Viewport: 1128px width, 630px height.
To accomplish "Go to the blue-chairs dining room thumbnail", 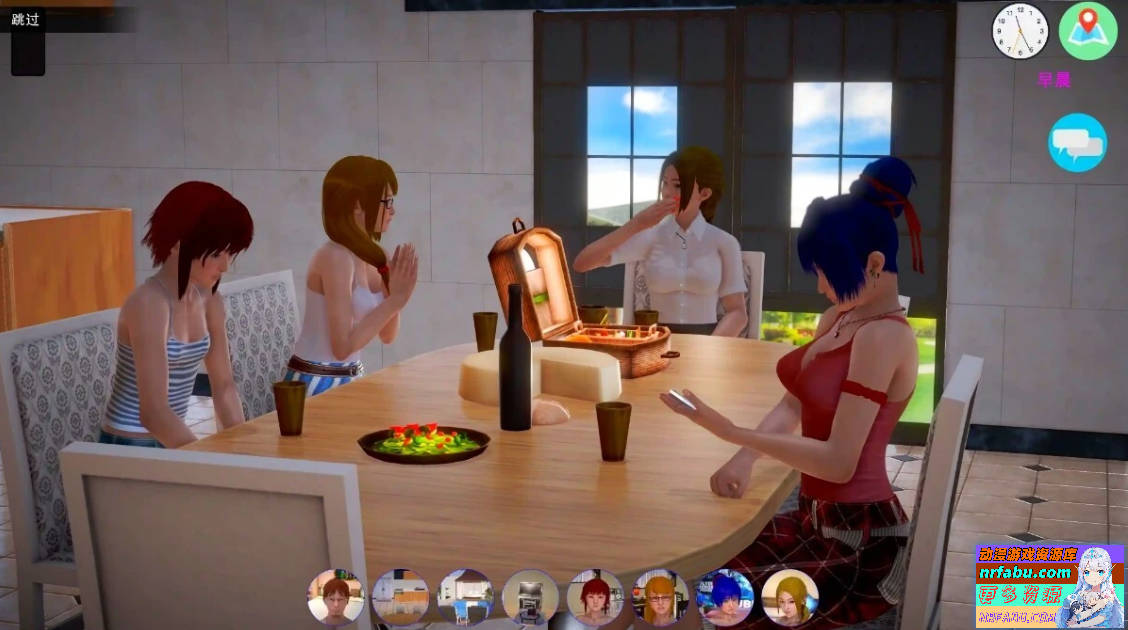I will click(465, 597).
